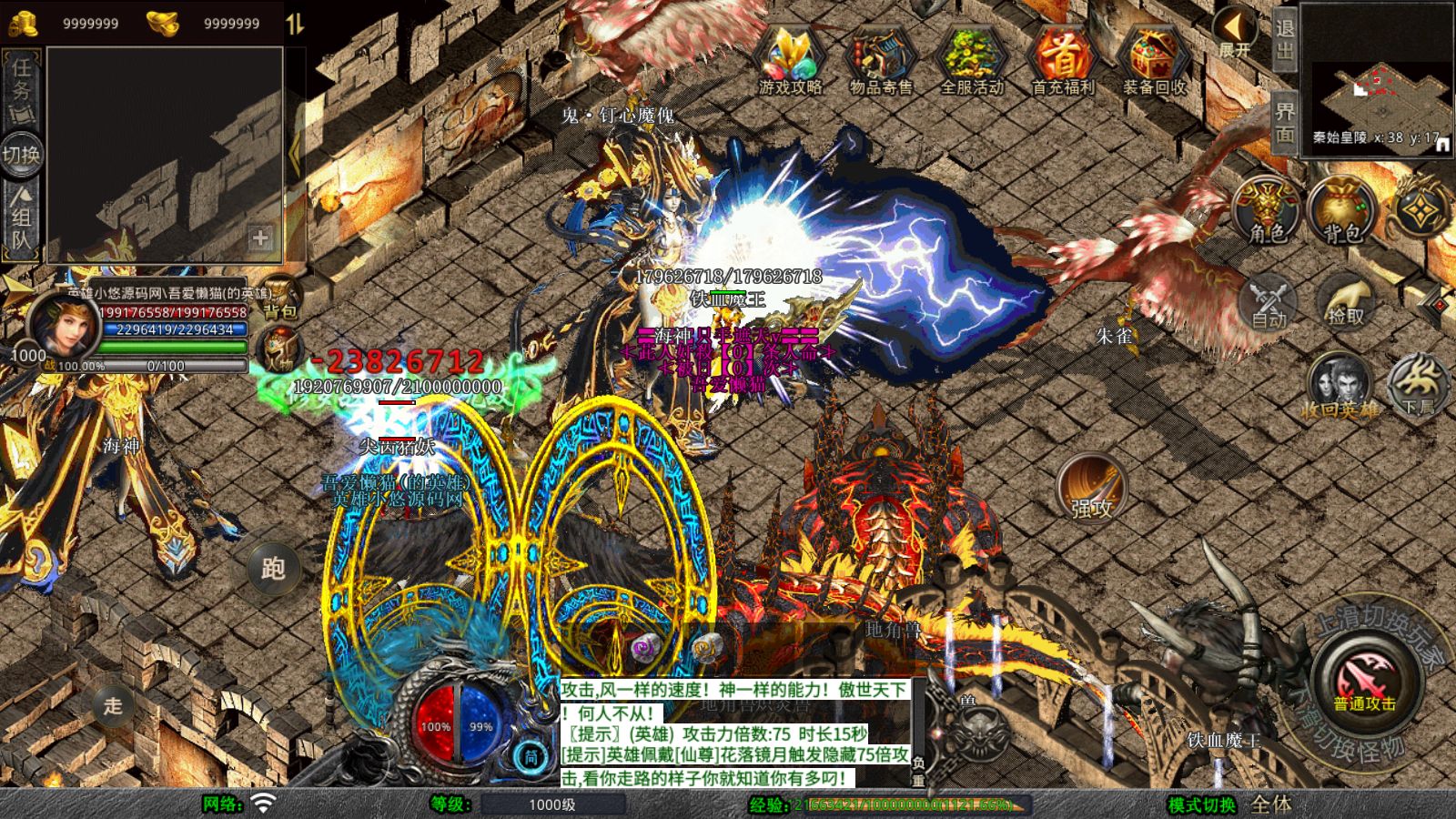Screen dimensions: 1456x819
Task: Open the 首充福利 first-recharge rewards
Action: click(1062, 60)
